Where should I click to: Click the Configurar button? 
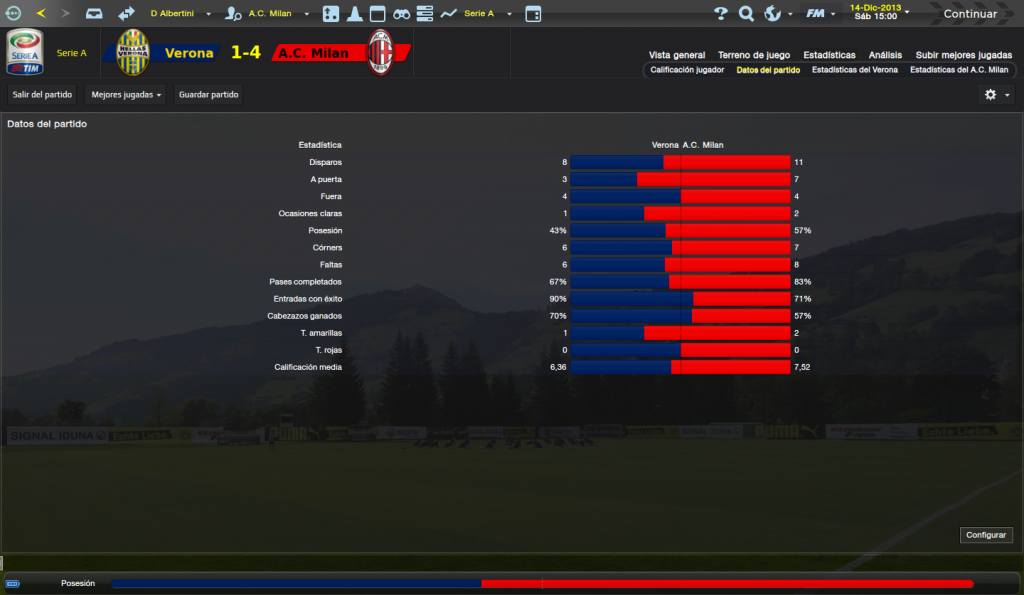(x=986, y=535)
